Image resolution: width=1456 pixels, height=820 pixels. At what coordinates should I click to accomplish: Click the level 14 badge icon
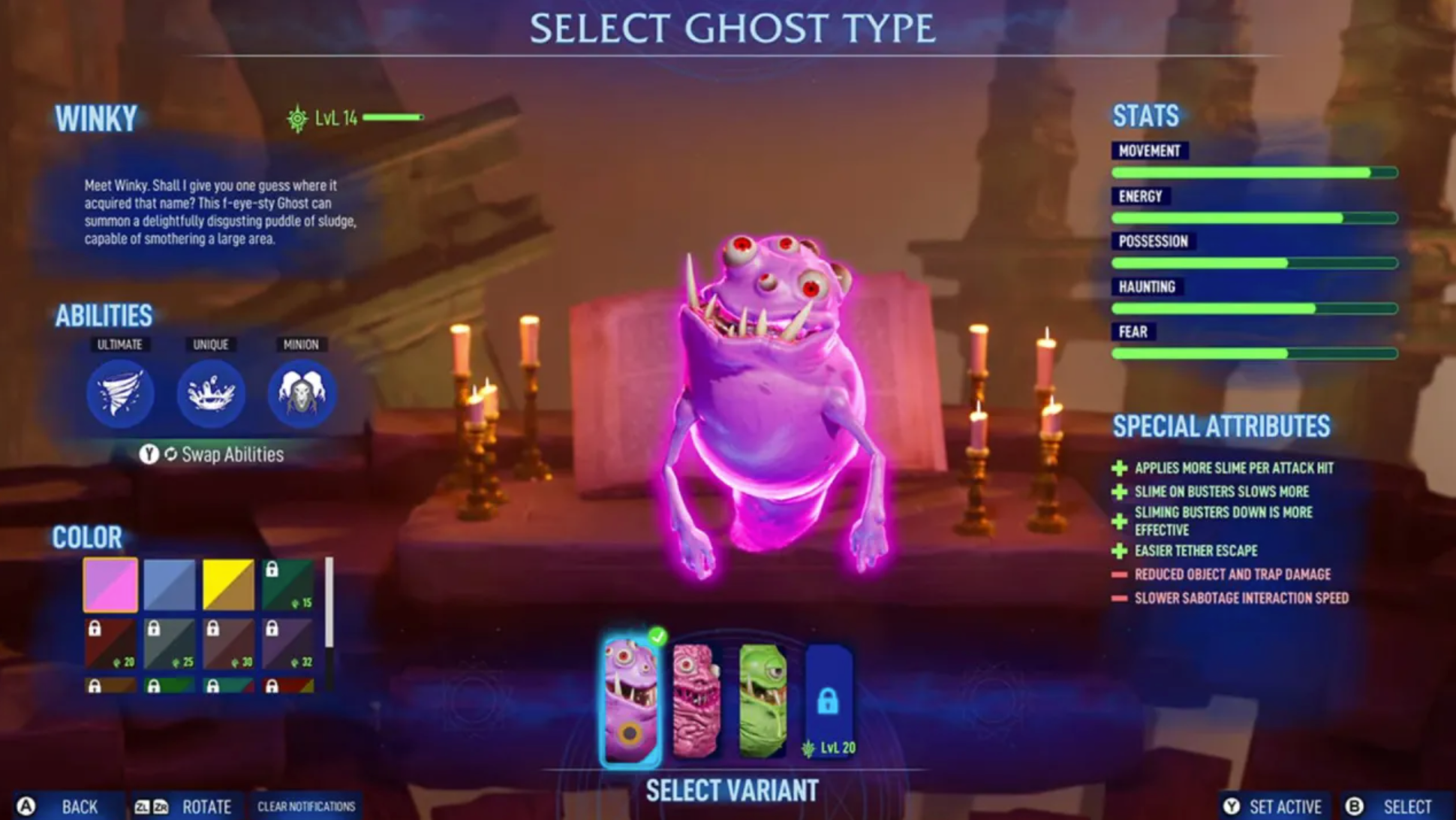coord(297,117)
